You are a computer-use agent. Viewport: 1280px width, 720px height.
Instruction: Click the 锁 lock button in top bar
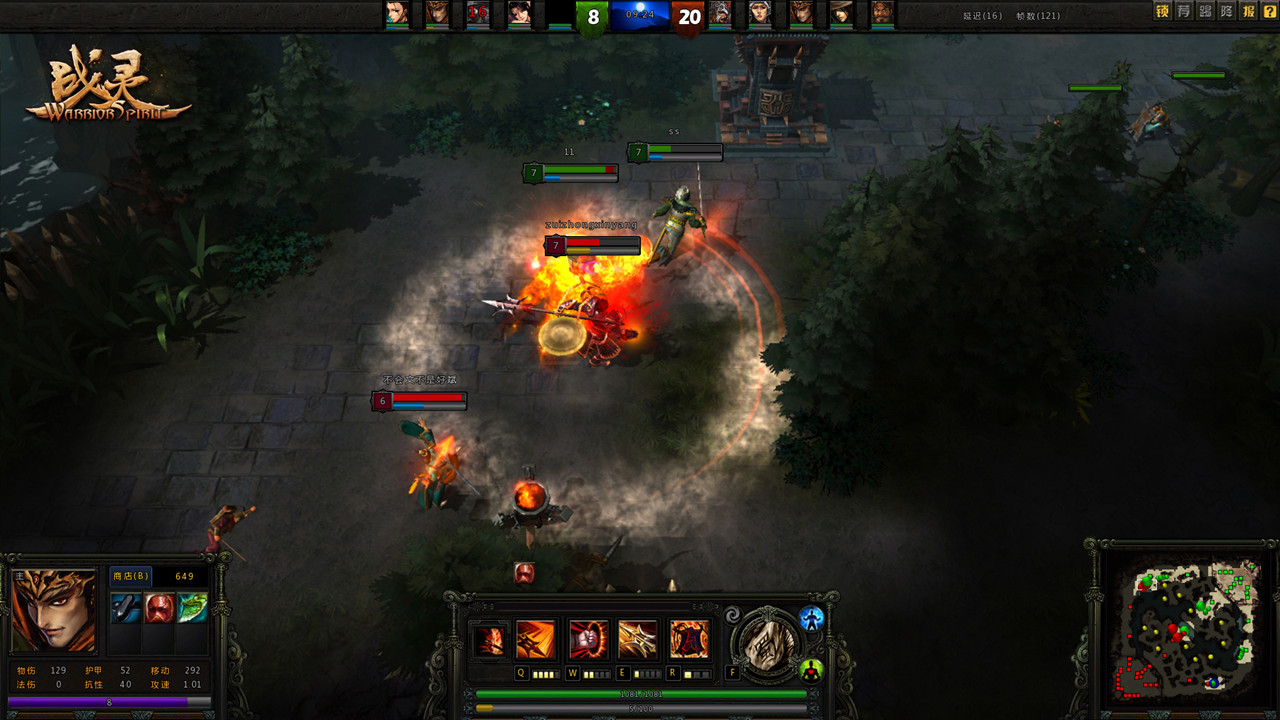point(1162,12)
